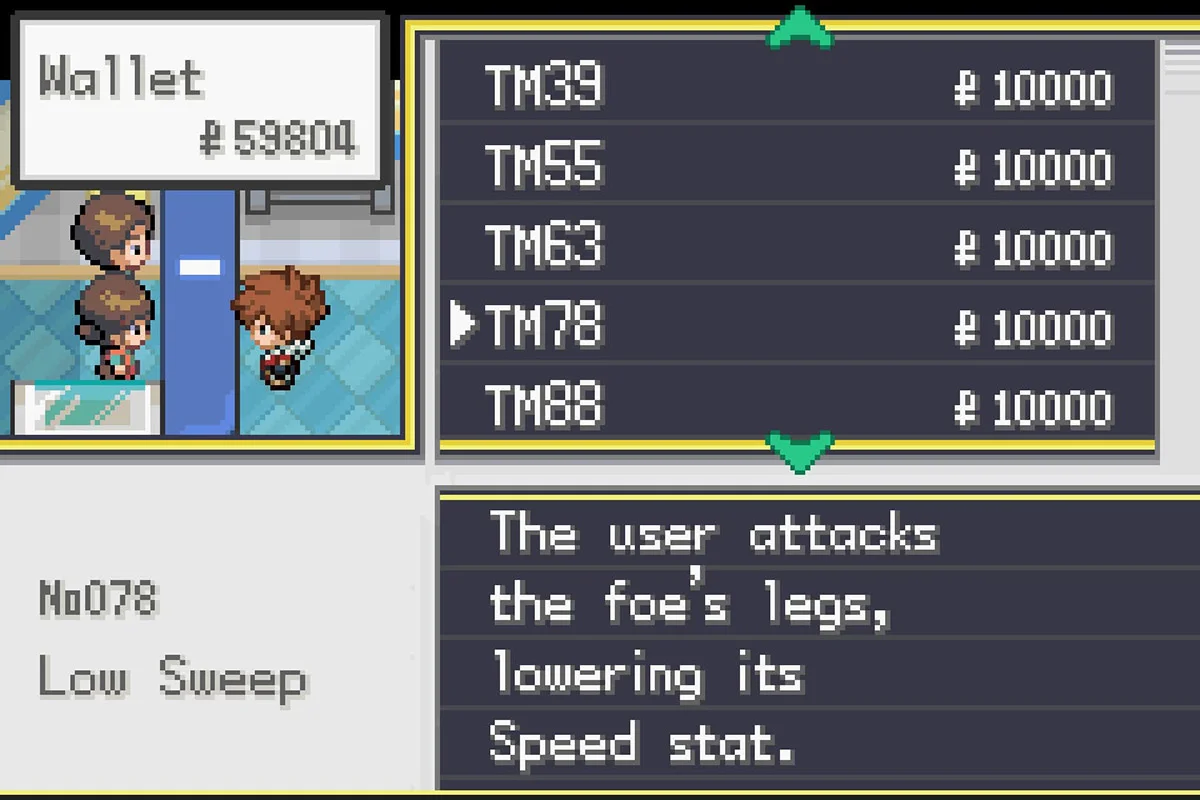Viewport: 1200px width, 800px height.
Task: Click the green up arrow above the list
Action: 799,26
